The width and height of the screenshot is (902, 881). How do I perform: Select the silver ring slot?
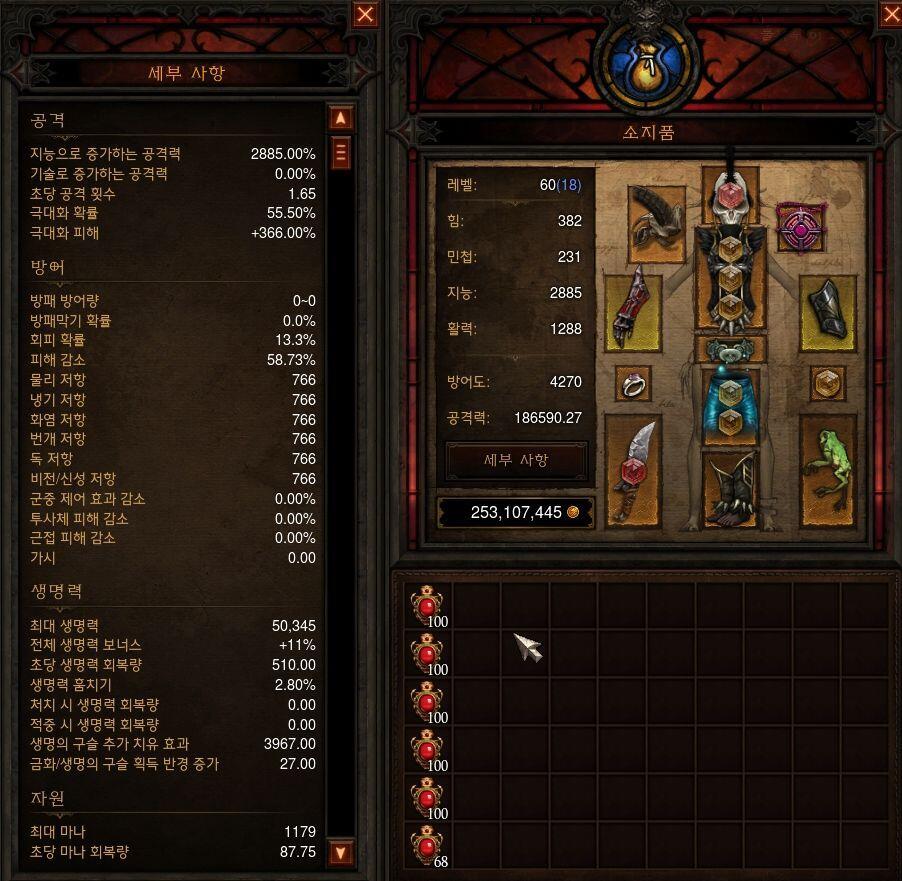click(632, 383)
